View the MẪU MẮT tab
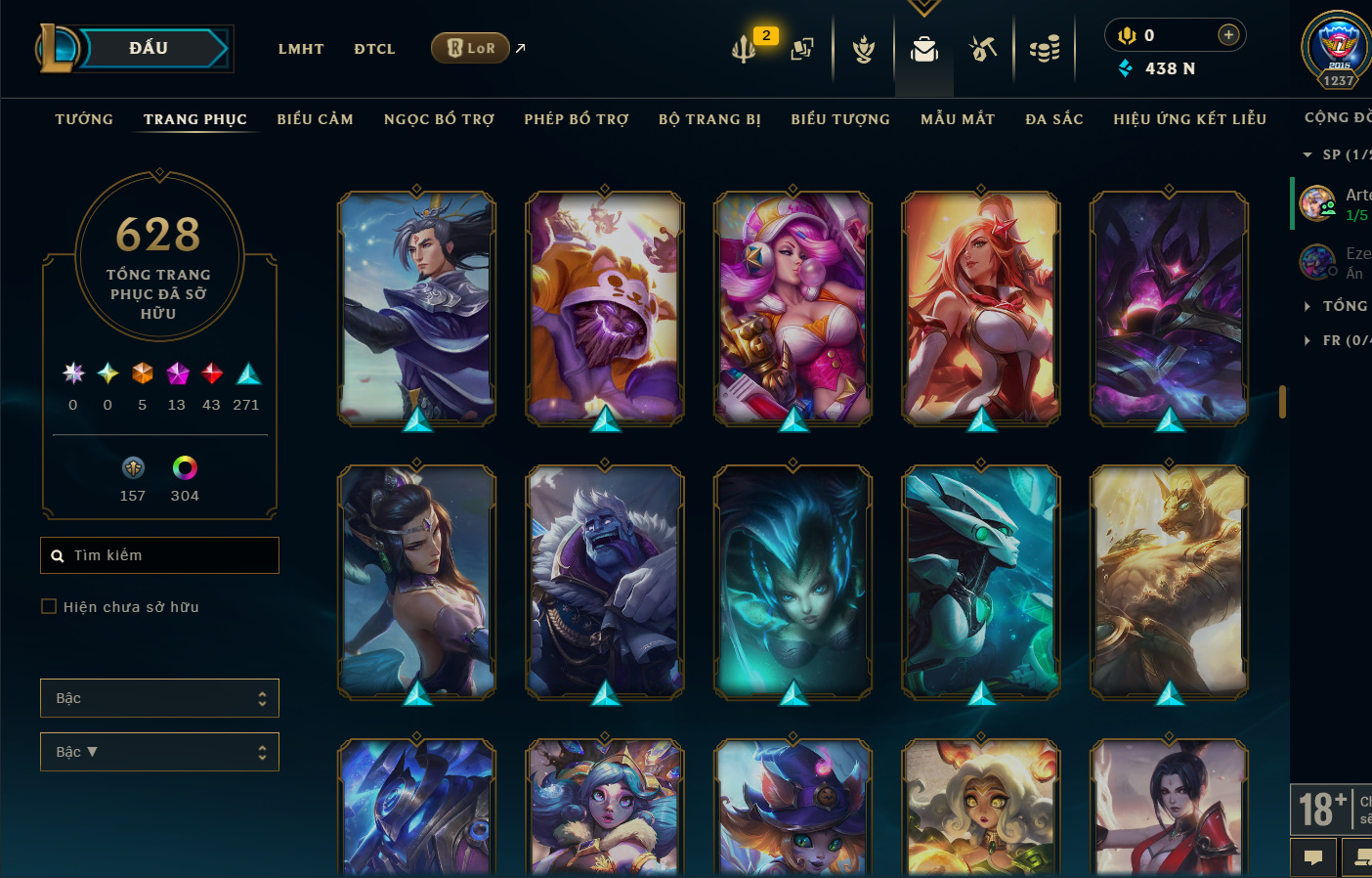Viewport: 1372px width, 878px height. (x=958, y=119)
